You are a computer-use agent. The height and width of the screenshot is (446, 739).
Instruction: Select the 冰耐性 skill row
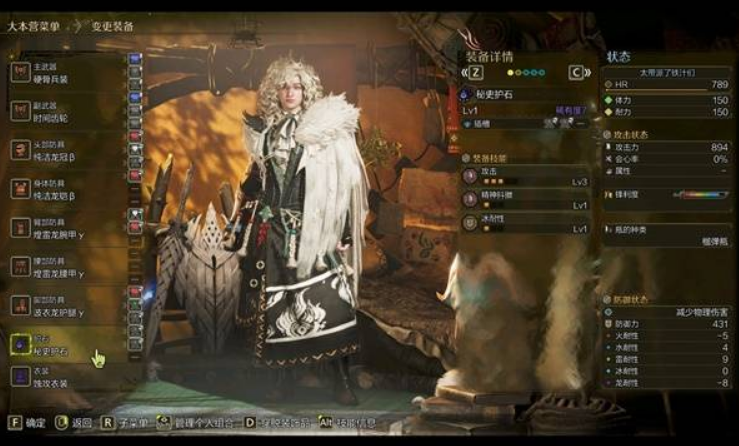pos(525,222)
